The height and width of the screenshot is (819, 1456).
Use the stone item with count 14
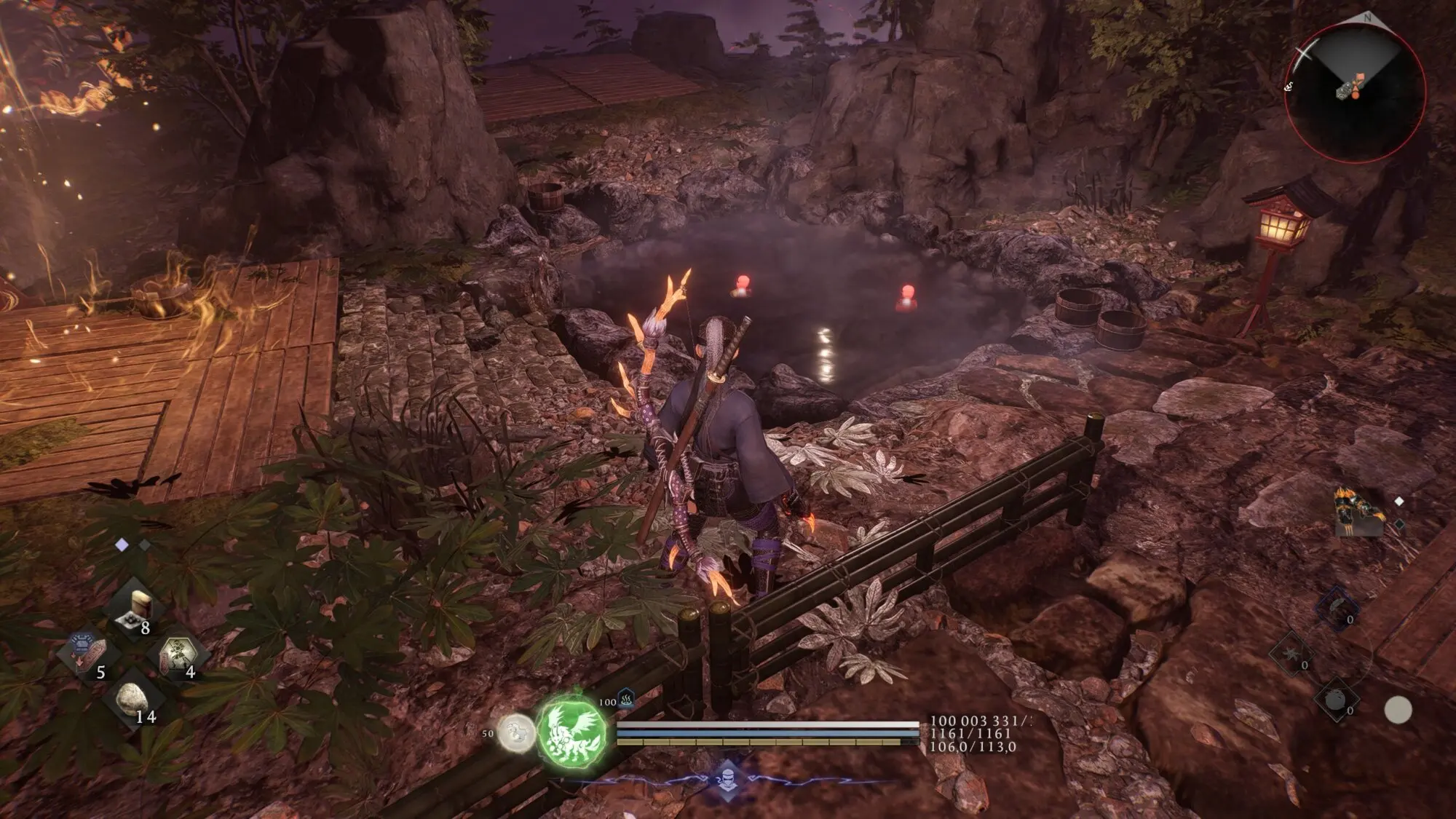point(135,699)
